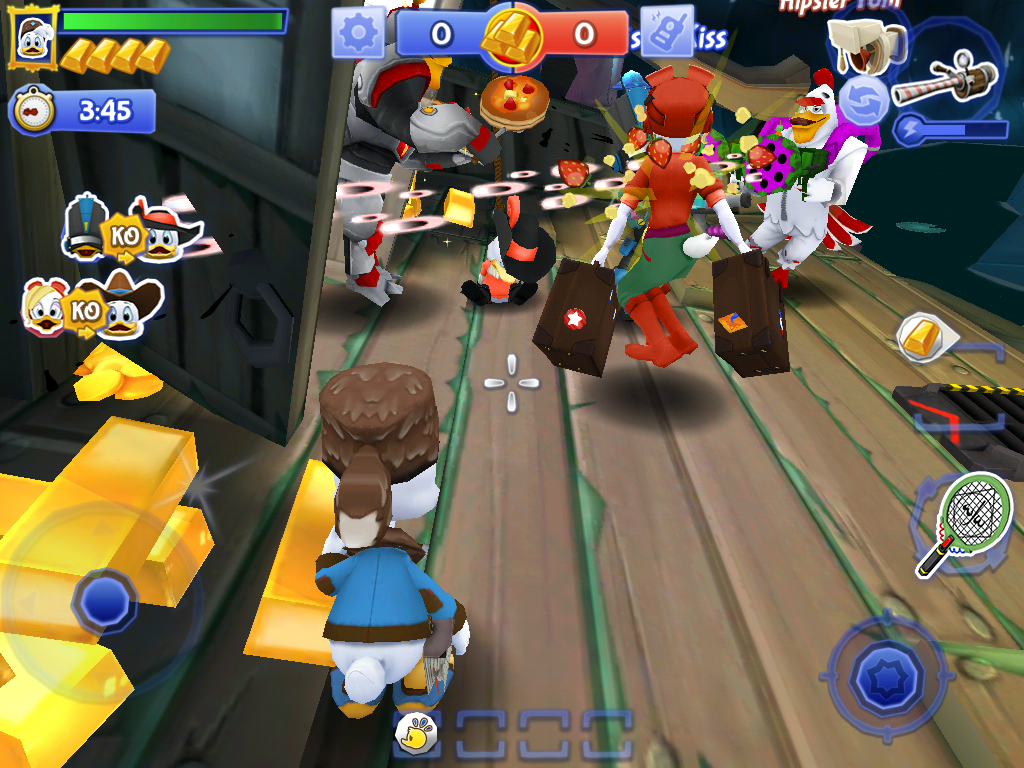Open the gear settings menu
The width and height of the screenshot is (1024, 768).
358,34
